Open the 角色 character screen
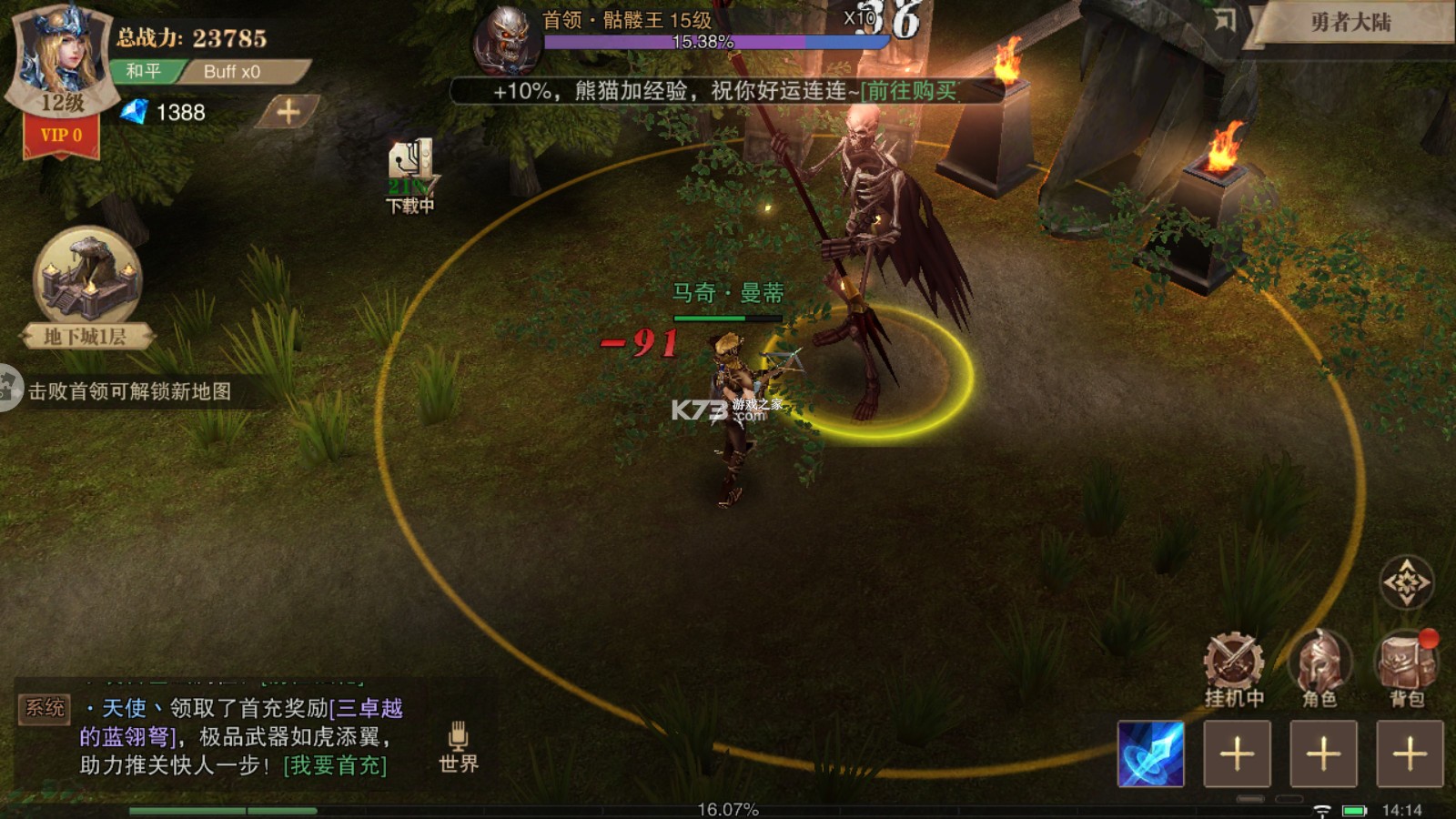This screenshot has height=819, width=1456. (x=1319, y=670)
